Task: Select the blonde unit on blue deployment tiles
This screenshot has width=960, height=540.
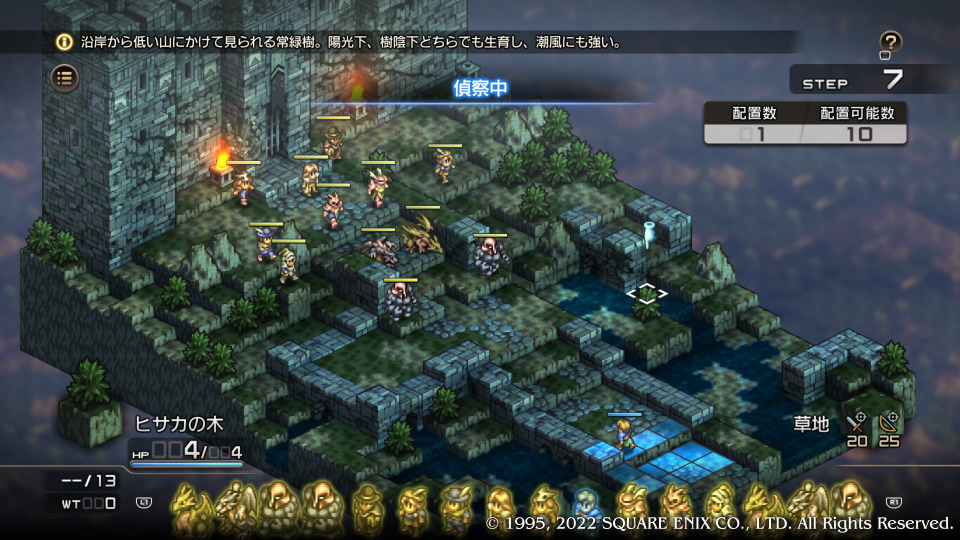Action: 623,436
